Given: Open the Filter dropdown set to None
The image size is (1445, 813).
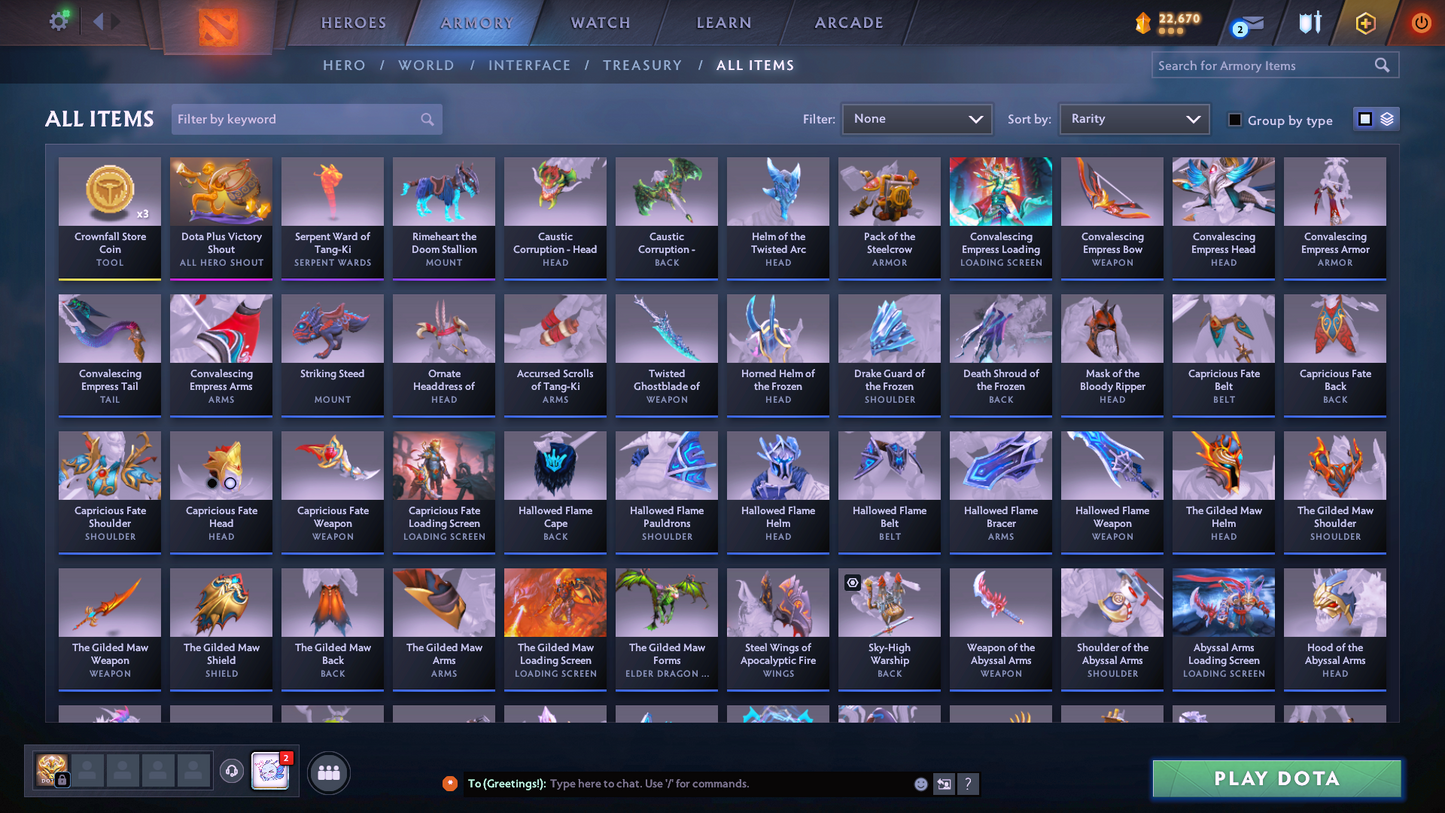Looking at the screenshot, I should tap(916, 118).
